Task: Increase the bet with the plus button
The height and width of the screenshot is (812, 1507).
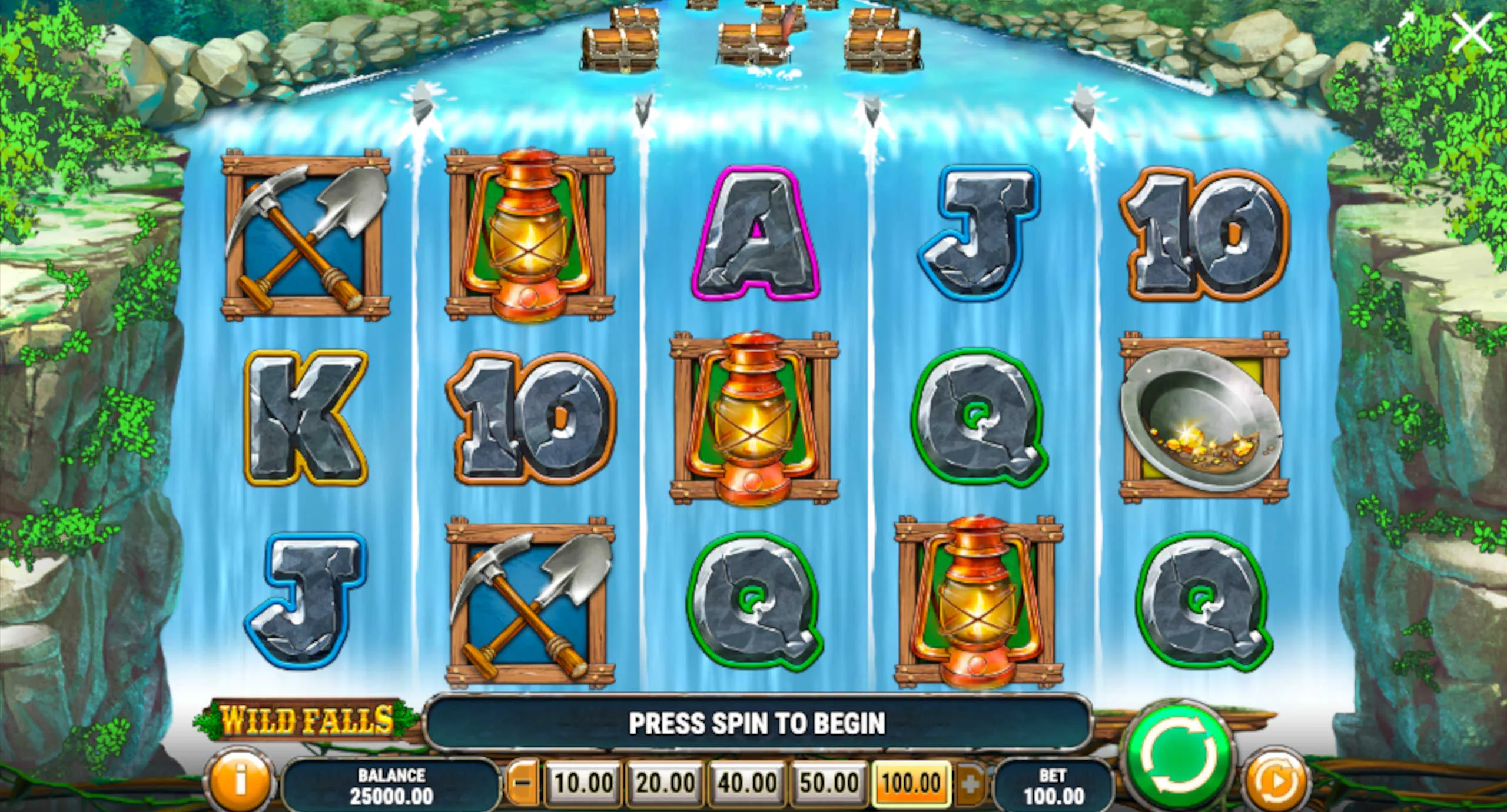Action: point(971,783)
